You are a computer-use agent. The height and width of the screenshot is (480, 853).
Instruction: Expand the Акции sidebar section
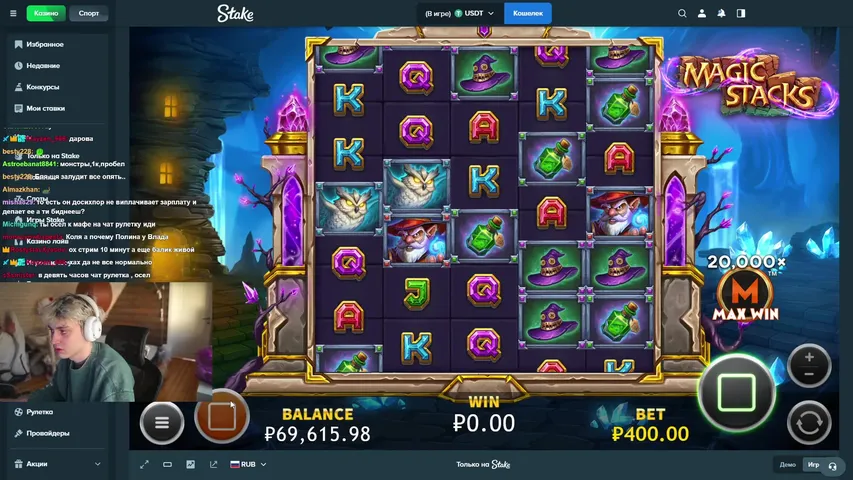tap(55, 464)
